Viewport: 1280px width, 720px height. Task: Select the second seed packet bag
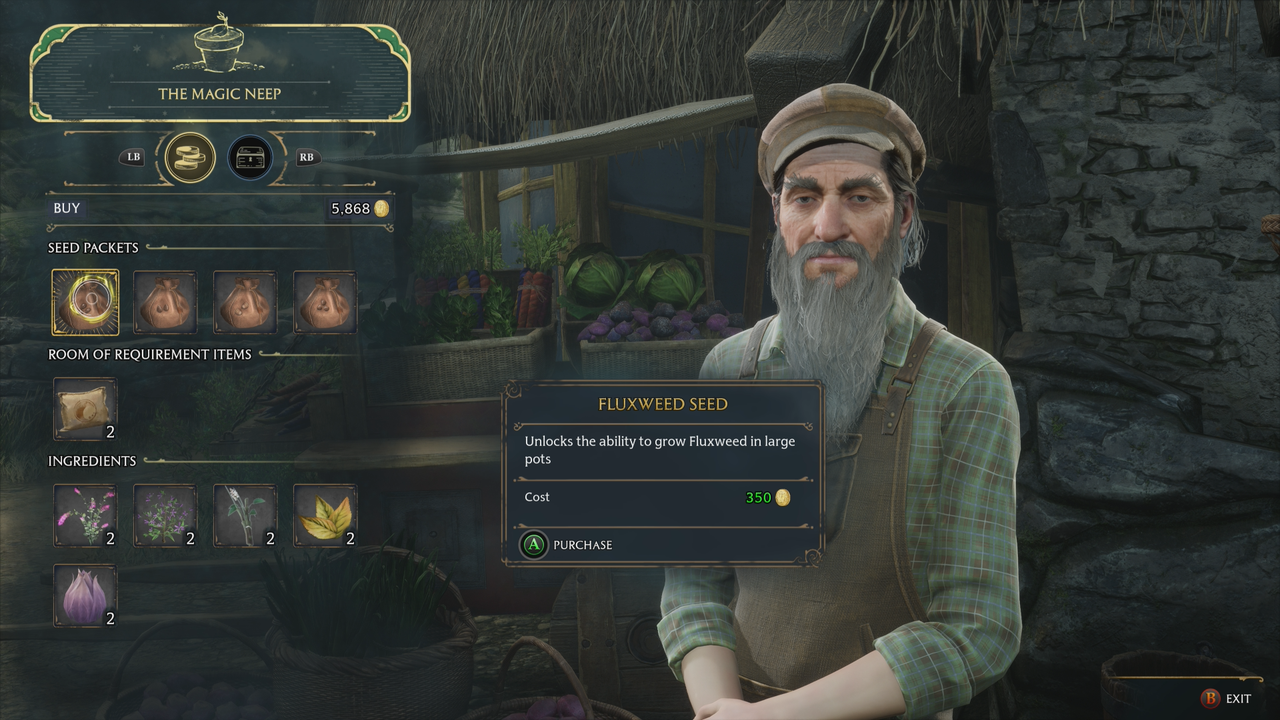coord(165,301)
